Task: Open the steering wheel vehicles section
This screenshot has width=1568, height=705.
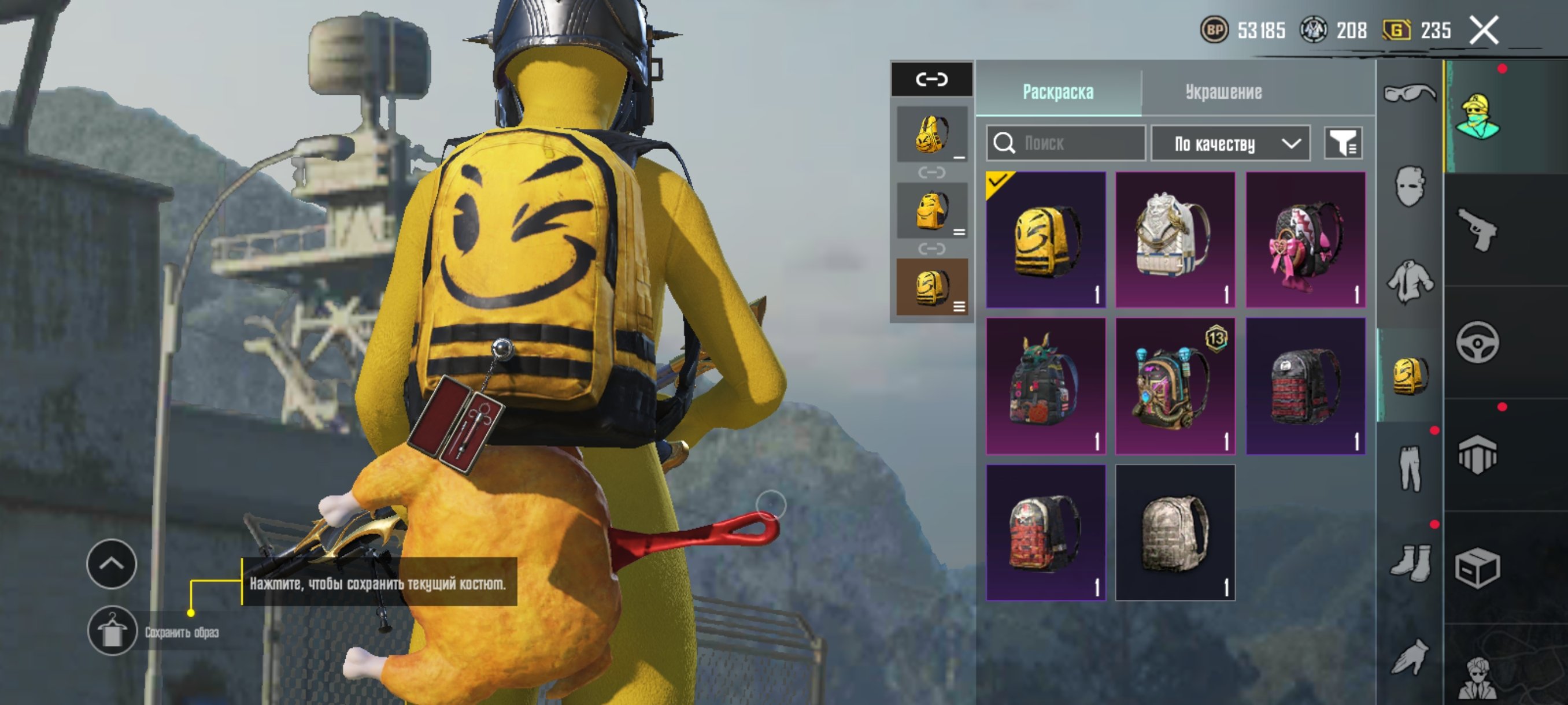Action: (1477, 343)
